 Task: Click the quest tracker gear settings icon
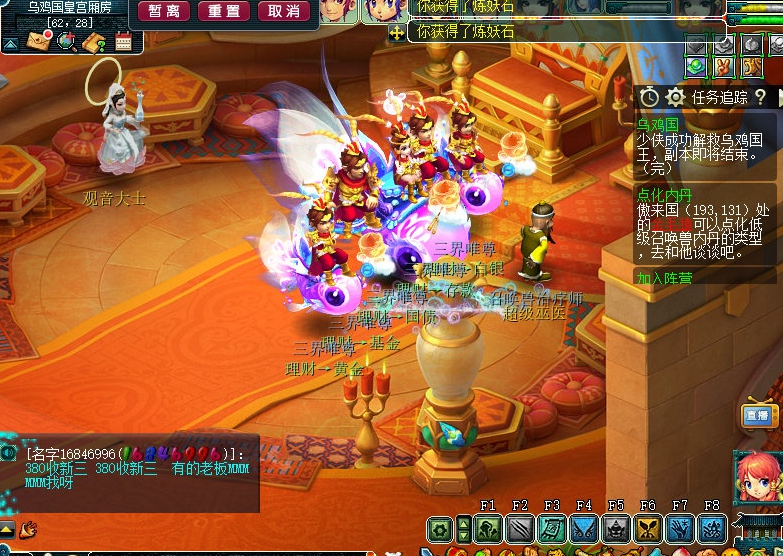[x=675, y=97]
